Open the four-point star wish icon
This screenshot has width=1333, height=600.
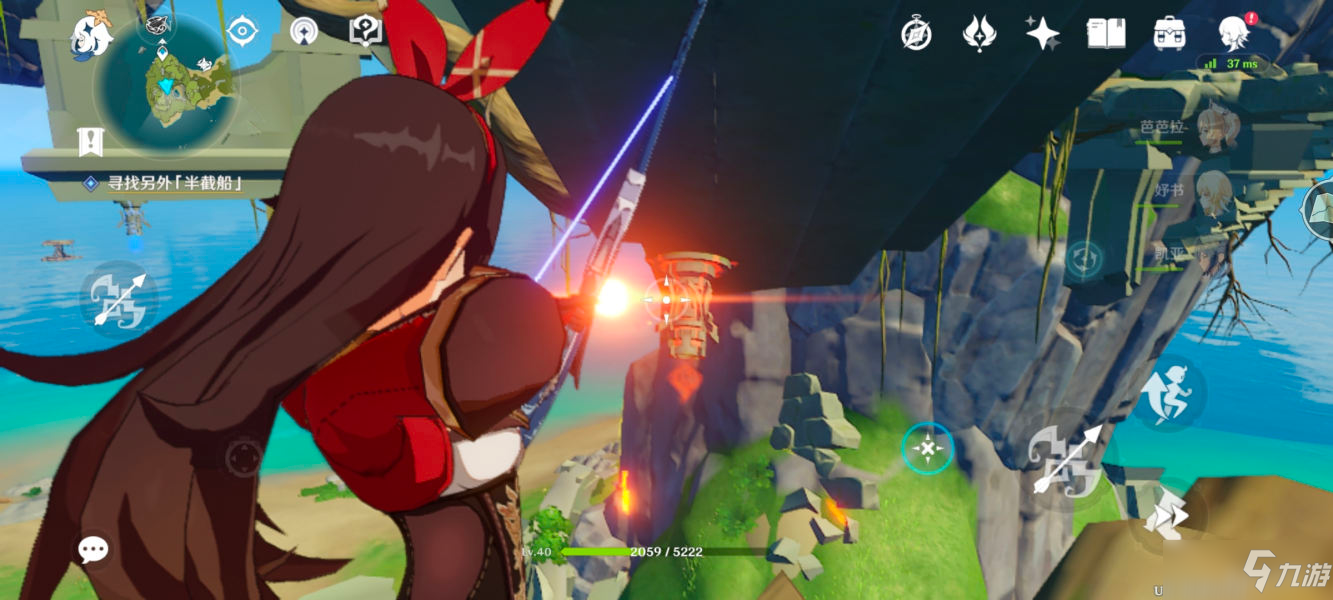click(1042, 34)
